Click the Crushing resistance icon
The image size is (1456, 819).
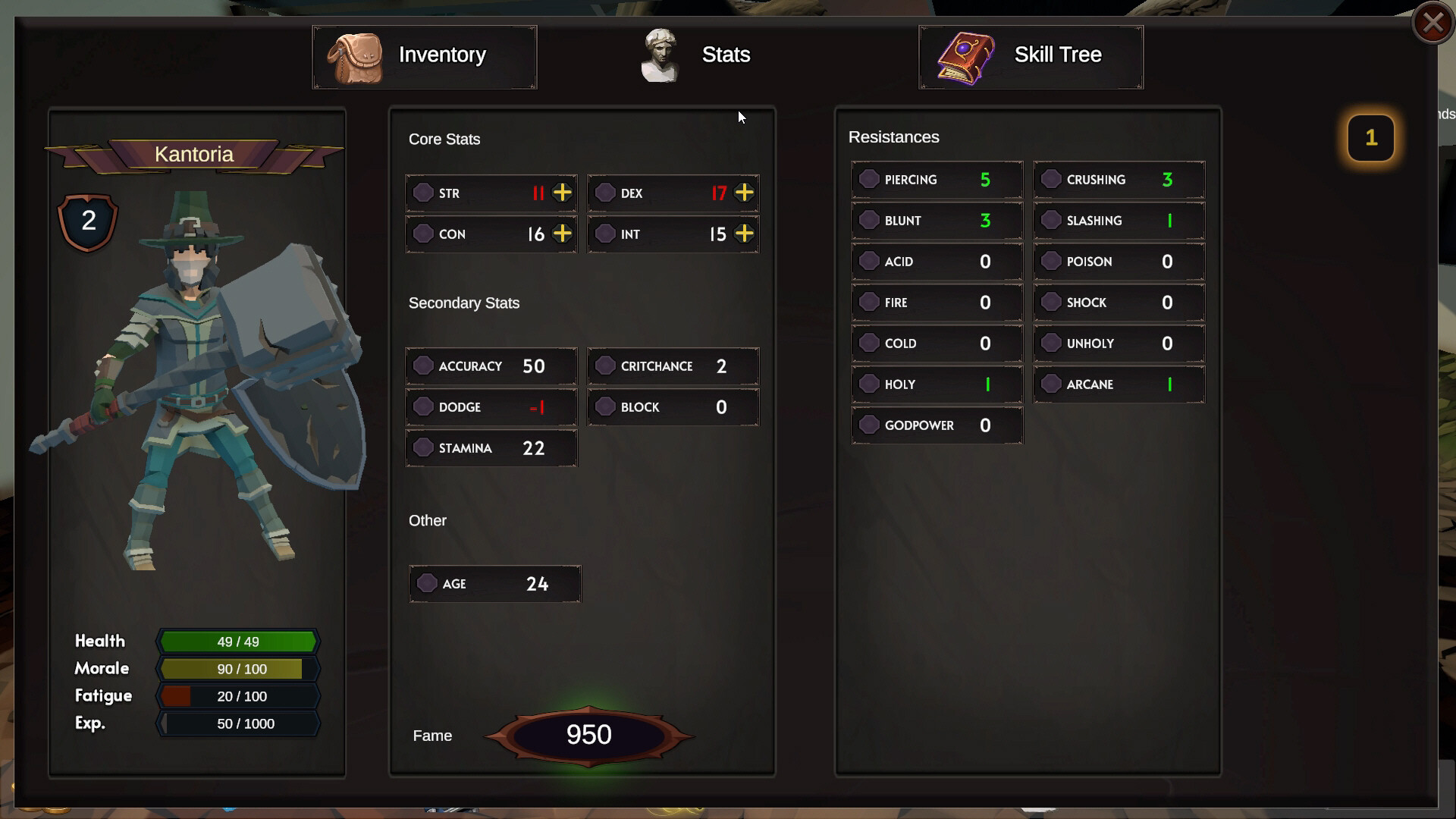(x=1052, y=179)
